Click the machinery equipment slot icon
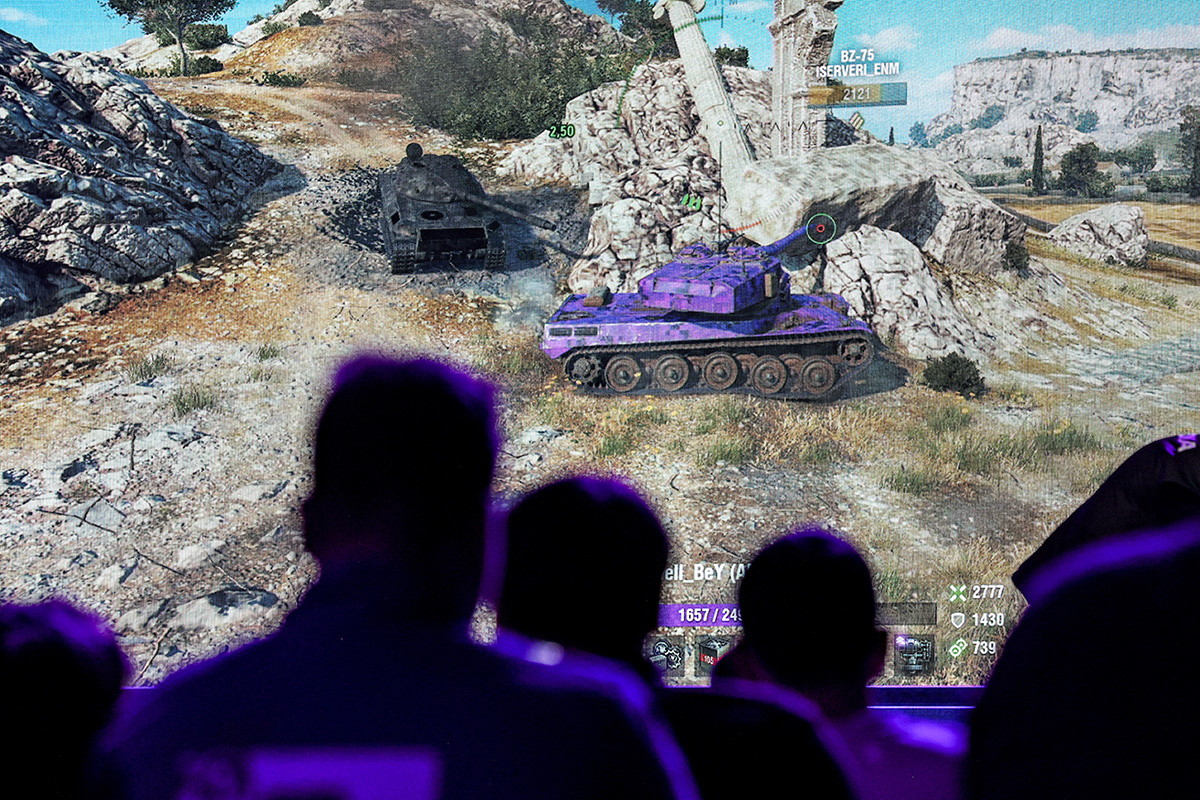This screenshot has width=1200, height=800. [913, 654]
